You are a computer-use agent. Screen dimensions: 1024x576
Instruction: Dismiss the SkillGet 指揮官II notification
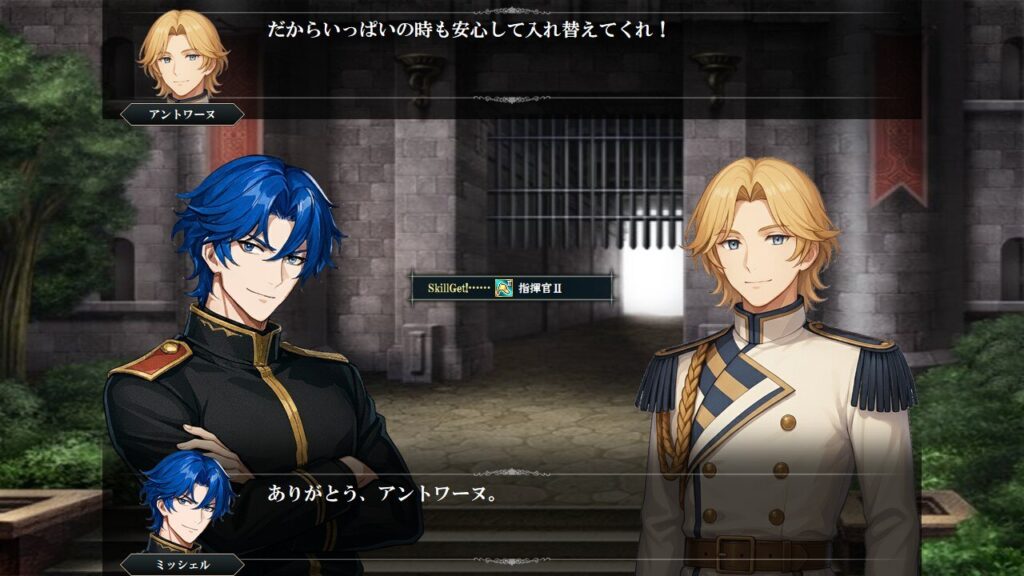click(x=512, y=288)
